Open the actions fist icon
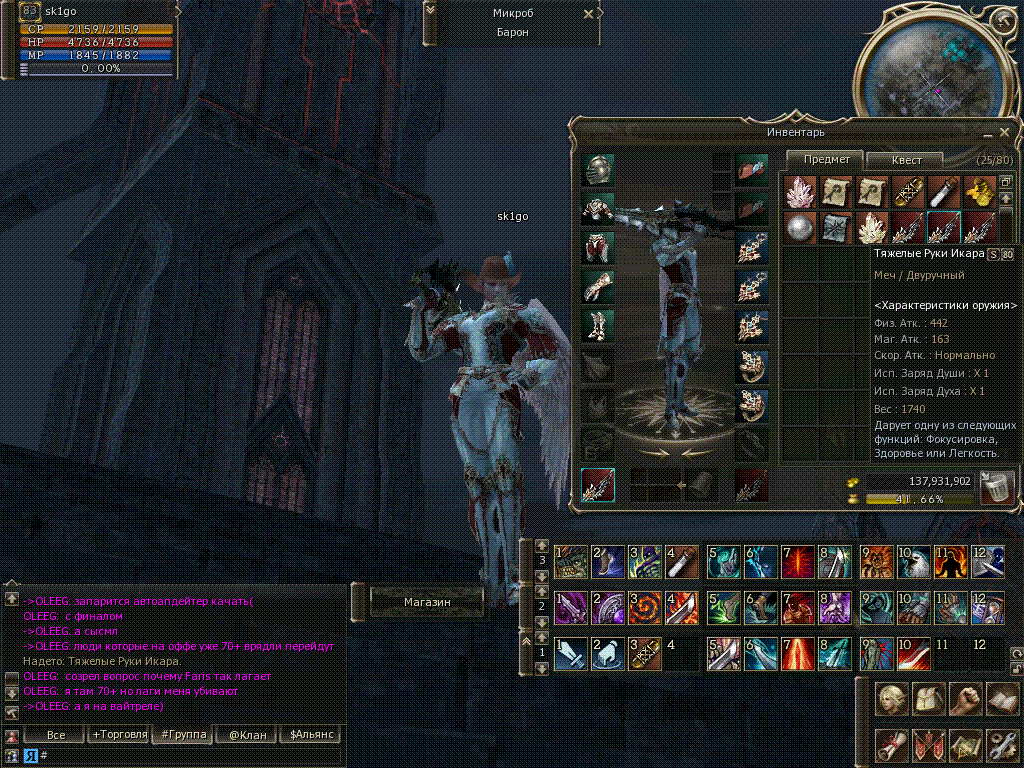 tap(965, 701)
